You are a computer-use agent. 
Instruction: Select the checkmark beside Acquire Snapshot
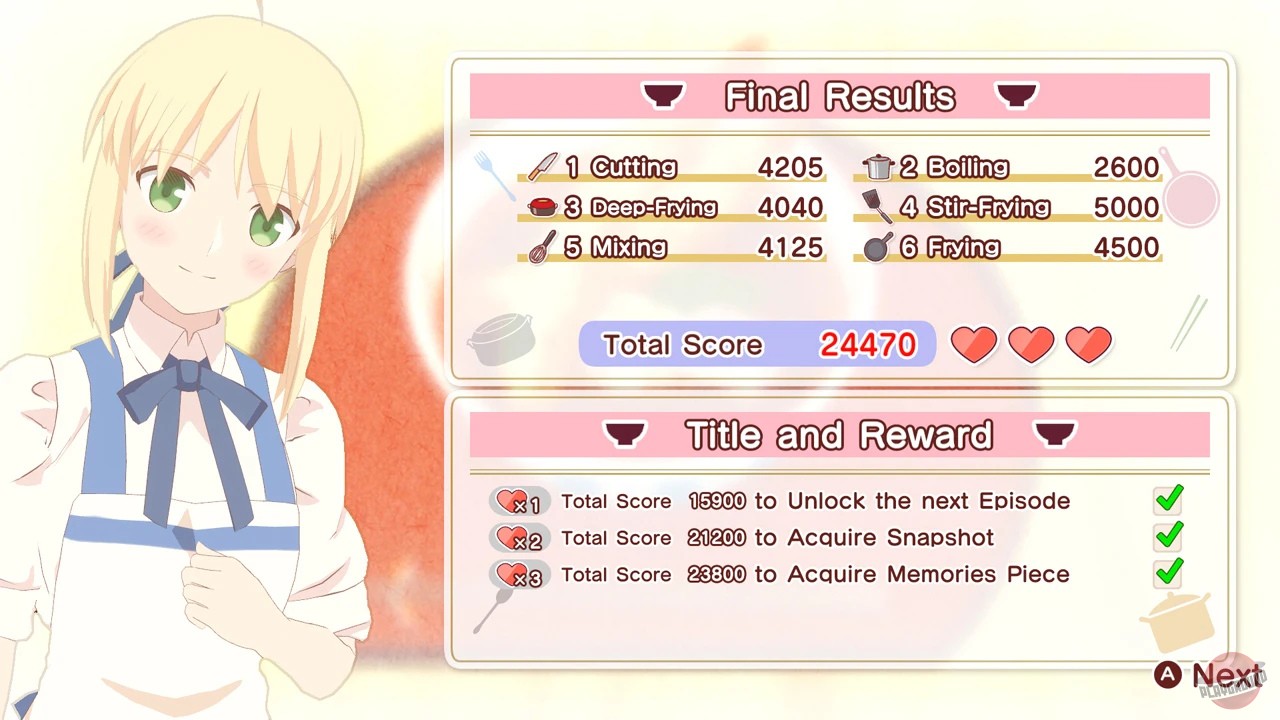1168,537
